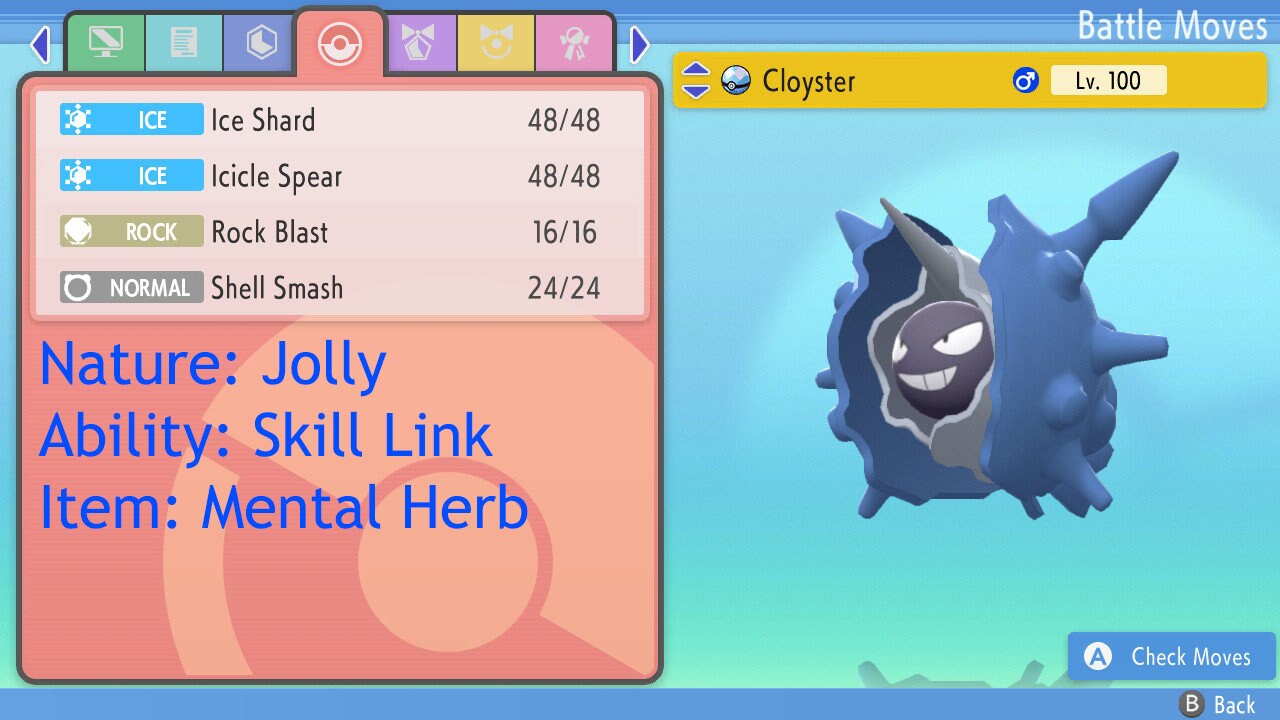Open the teal memo summary tab
Screen dimensions: 1280x720
click(x=184, y=43)
